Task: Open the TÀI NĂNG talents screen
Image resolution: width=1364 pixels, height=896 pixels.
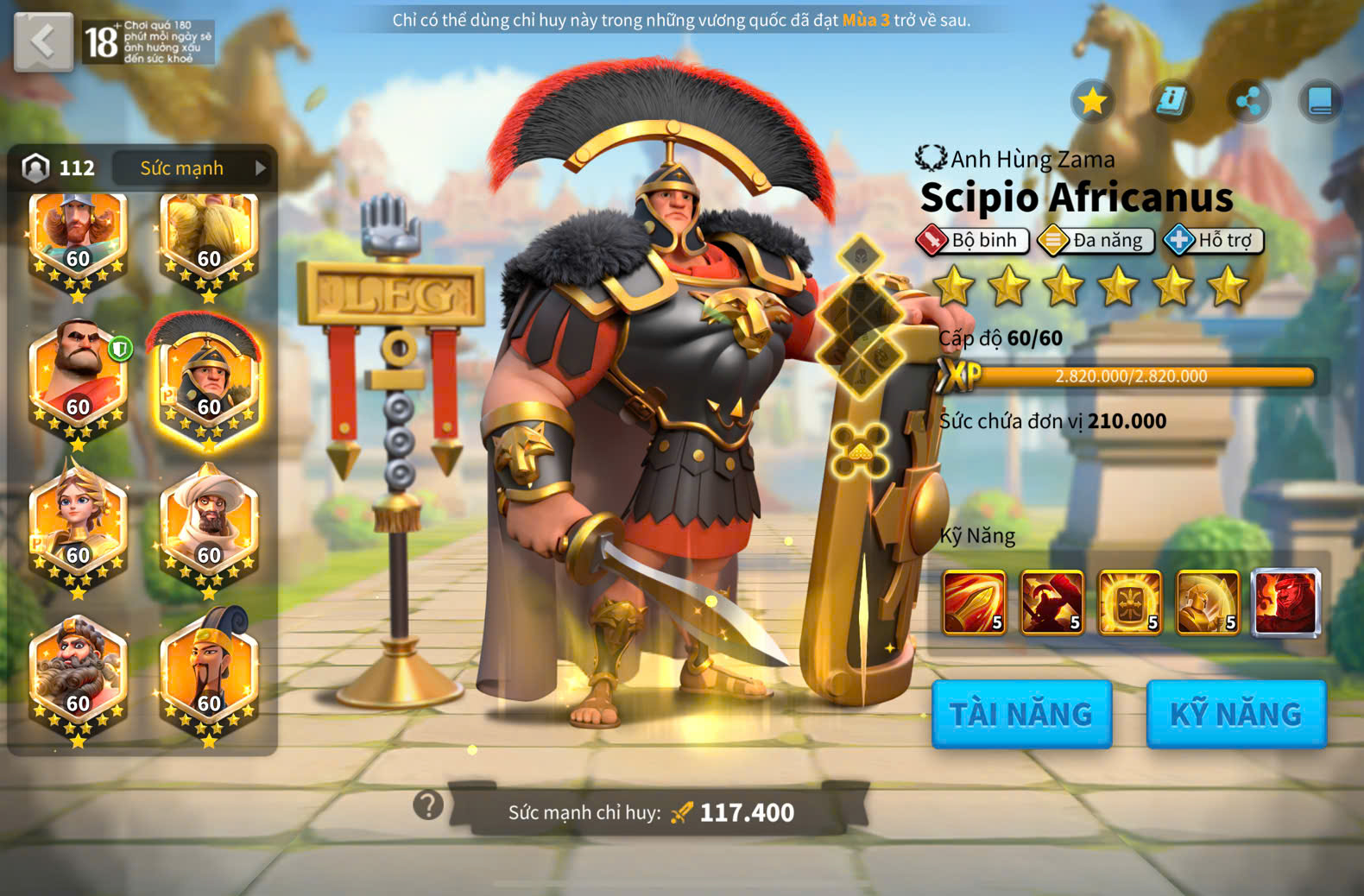Action: pos(1021,714)
